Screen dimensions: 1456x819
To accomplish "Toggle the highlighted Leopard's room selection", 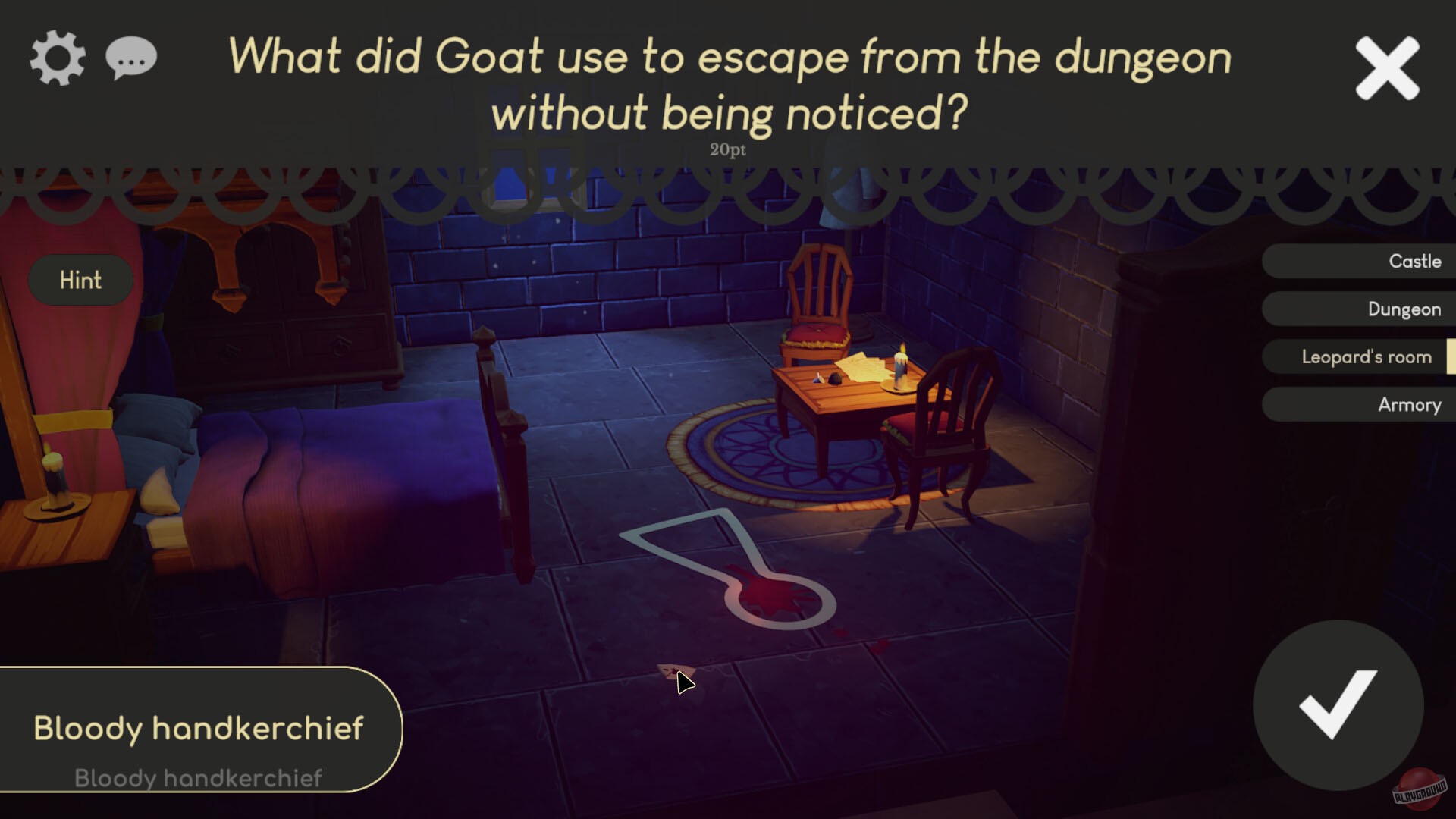I will (1365, 356).
